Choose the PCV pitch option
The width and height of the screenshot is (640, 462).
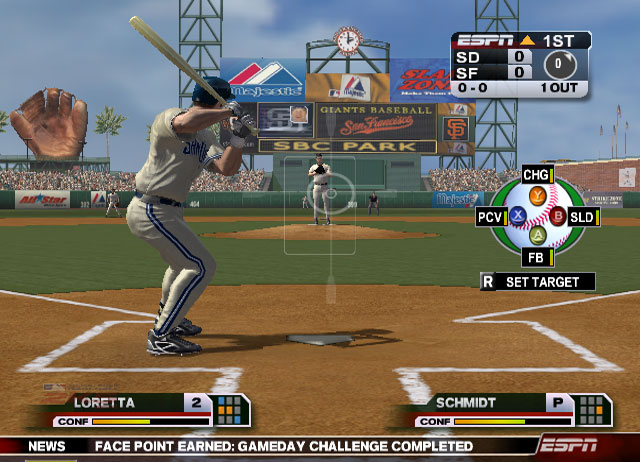[x=491, y=216]
